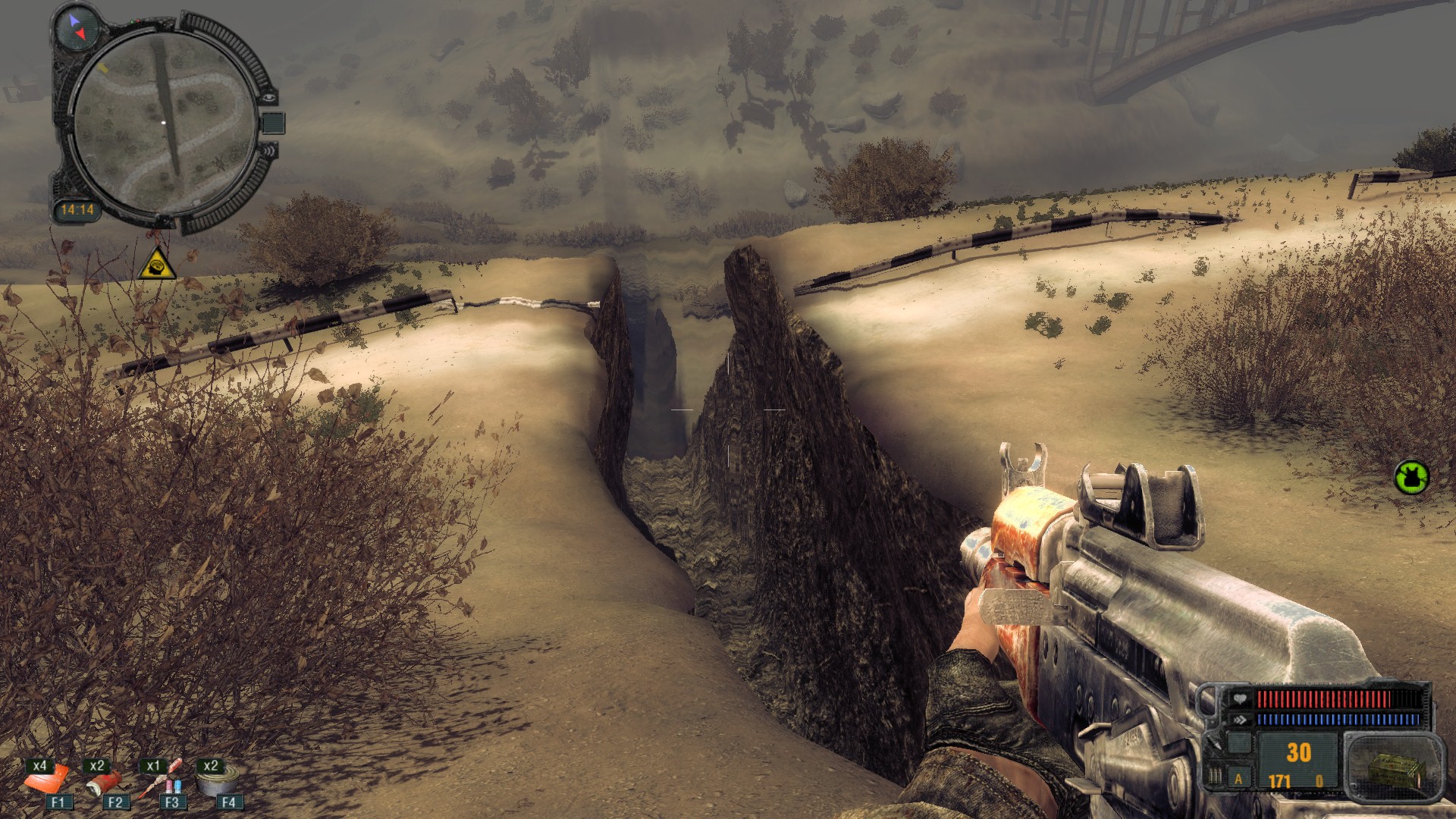Click the green status indicator icon
1456x819 pixels.
click(x=1411, y=477)
